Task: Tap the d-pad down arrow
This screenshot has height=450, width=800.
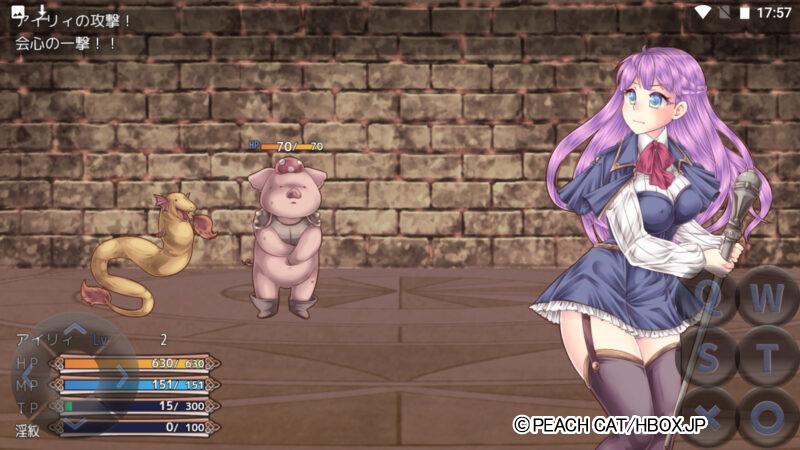Action: 75,423
